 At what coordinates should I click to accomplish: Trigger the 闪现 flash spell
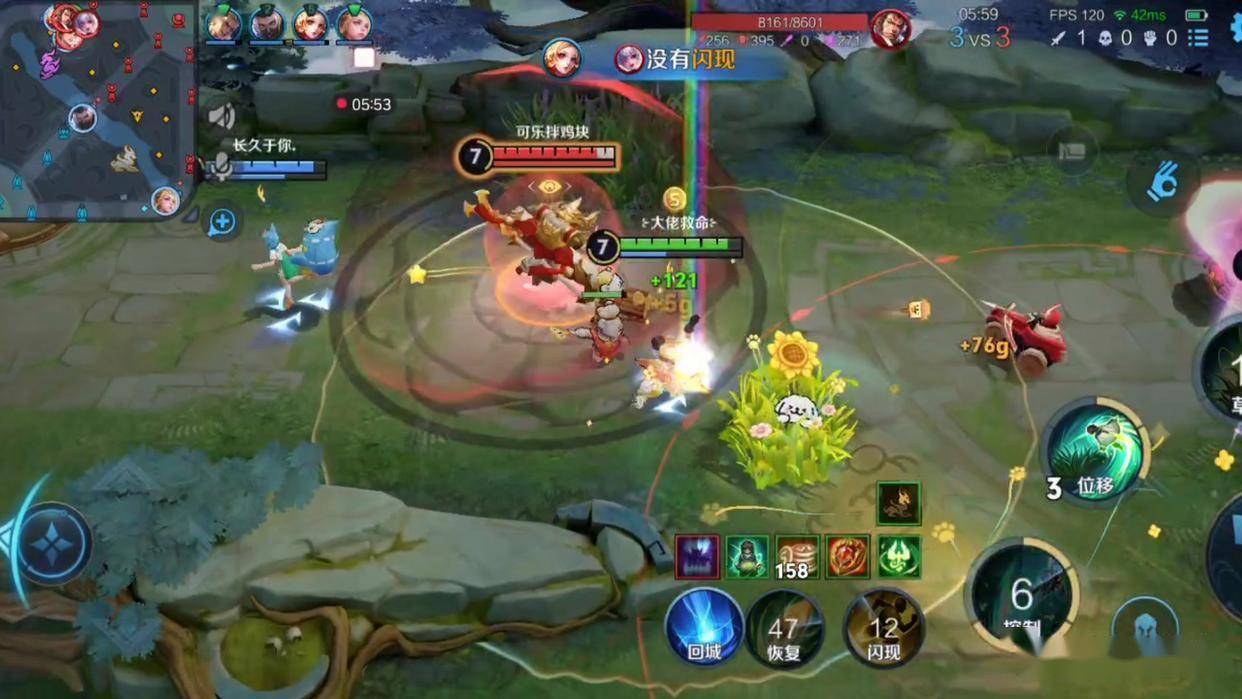(x=883, y=629)
